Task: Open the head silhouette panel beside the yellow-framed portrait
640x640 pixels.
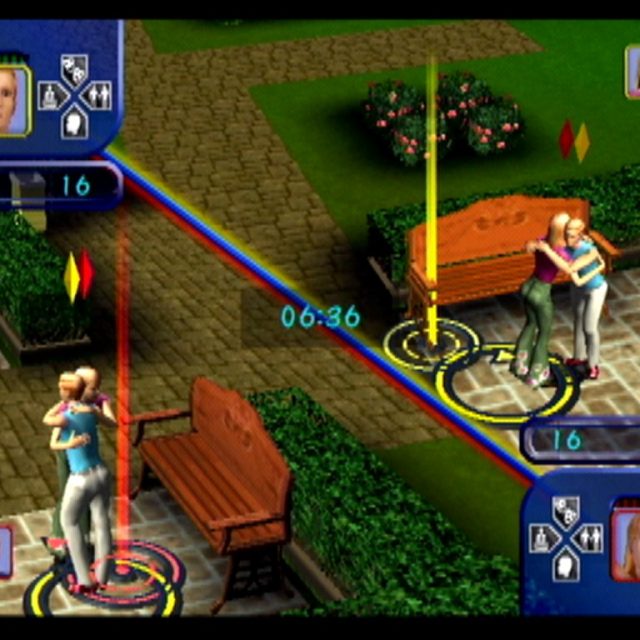Action: (x=74, y=122)
